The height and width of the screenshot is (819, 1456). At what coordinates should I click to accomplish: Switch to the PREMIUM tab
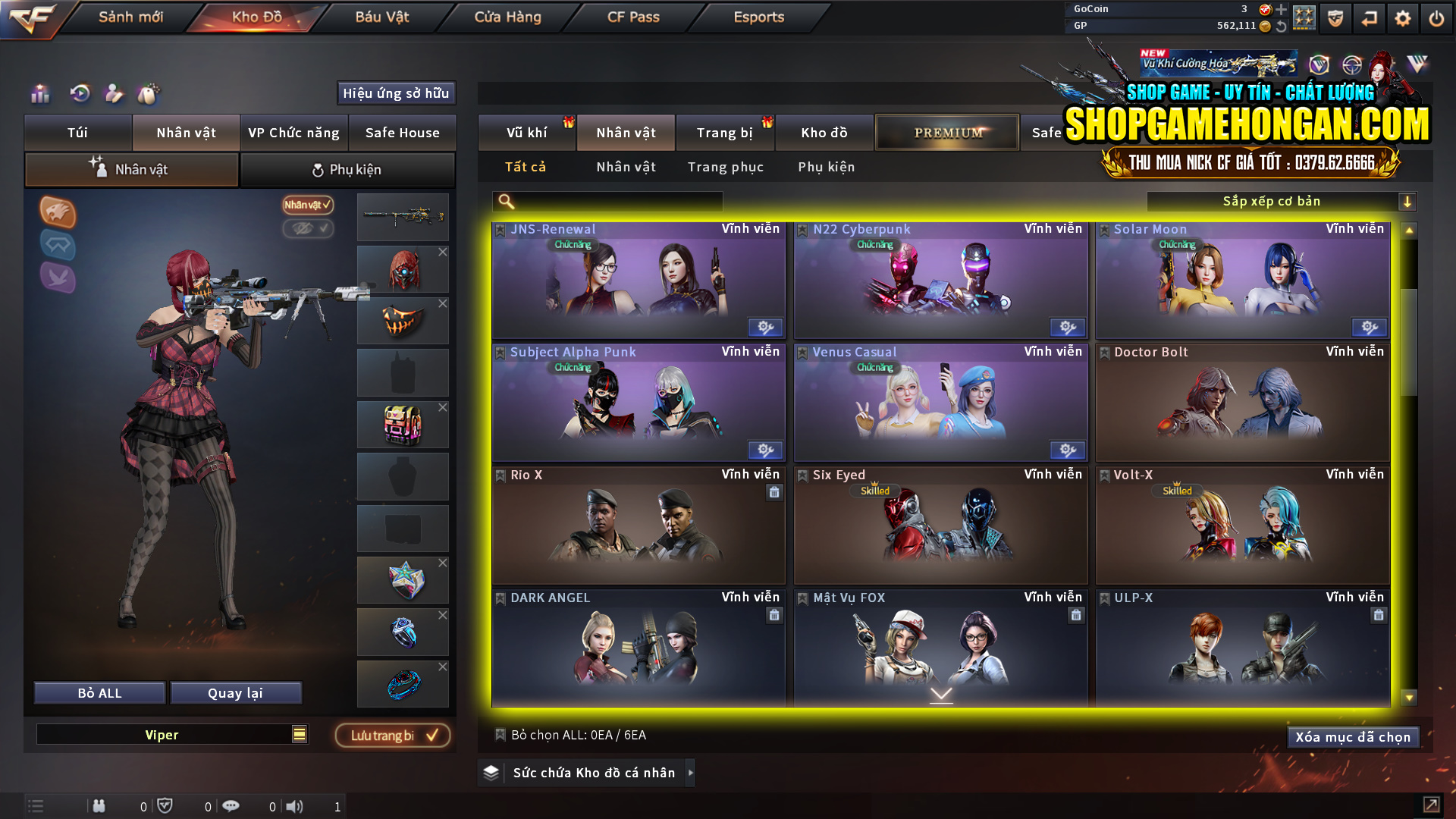(x=946, y=132)
